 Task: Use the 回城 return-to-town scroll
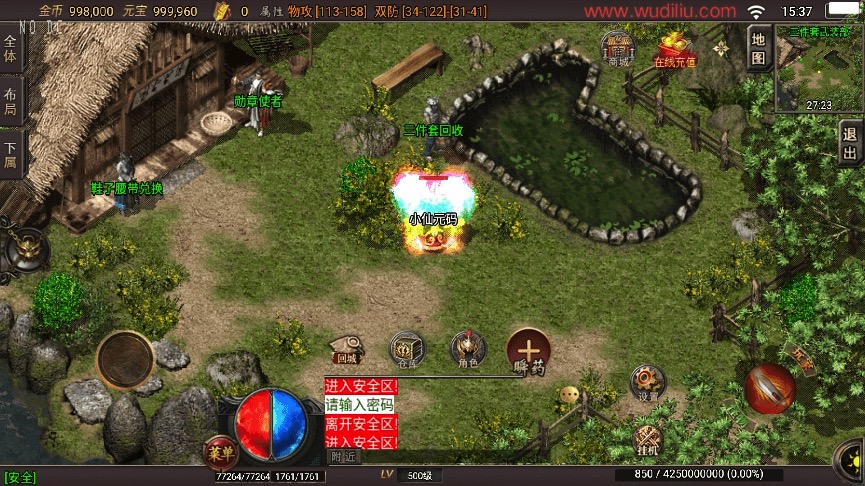[346, 347]
